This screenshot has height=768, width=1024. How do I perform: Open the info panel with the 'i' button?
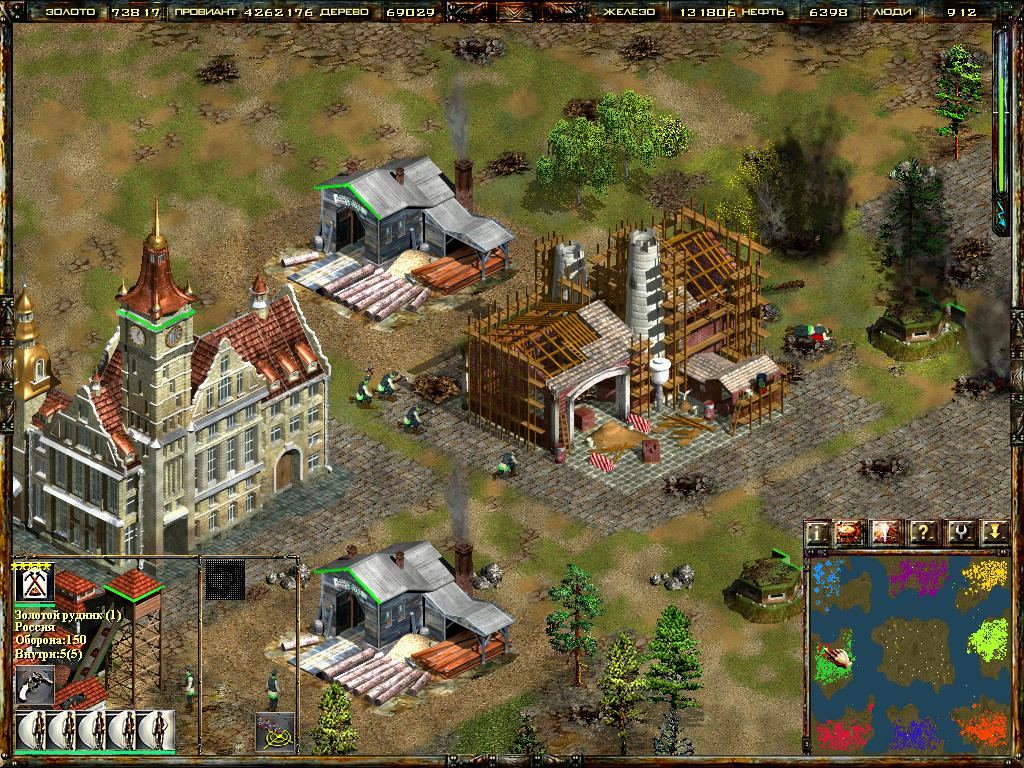tap(819, 531)
